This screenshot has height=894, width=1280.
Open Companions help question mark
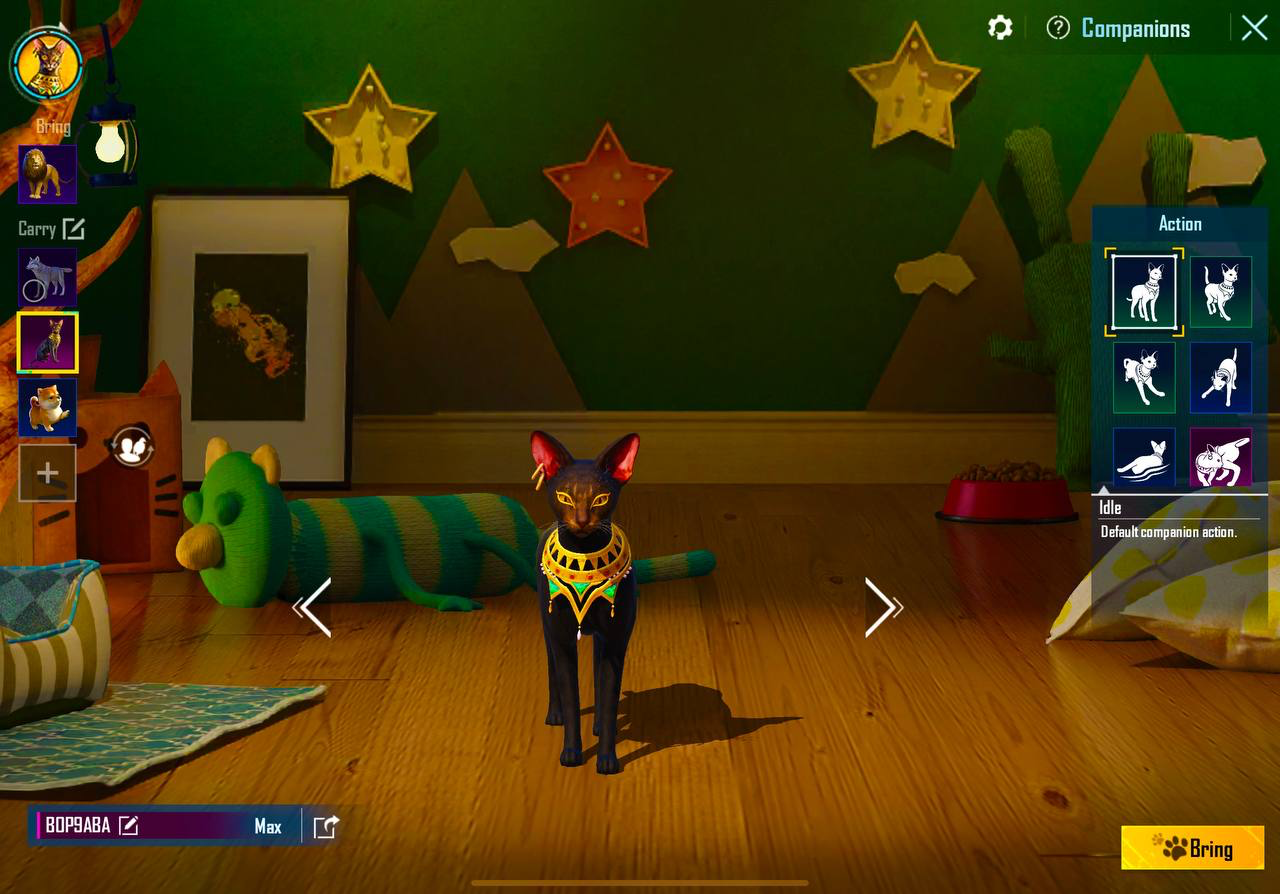point(1058,28)
